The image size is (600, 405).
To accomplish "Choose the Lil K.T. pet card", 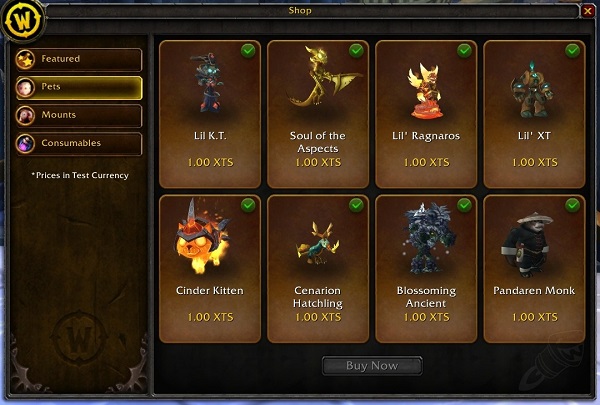I will [209, 112].
